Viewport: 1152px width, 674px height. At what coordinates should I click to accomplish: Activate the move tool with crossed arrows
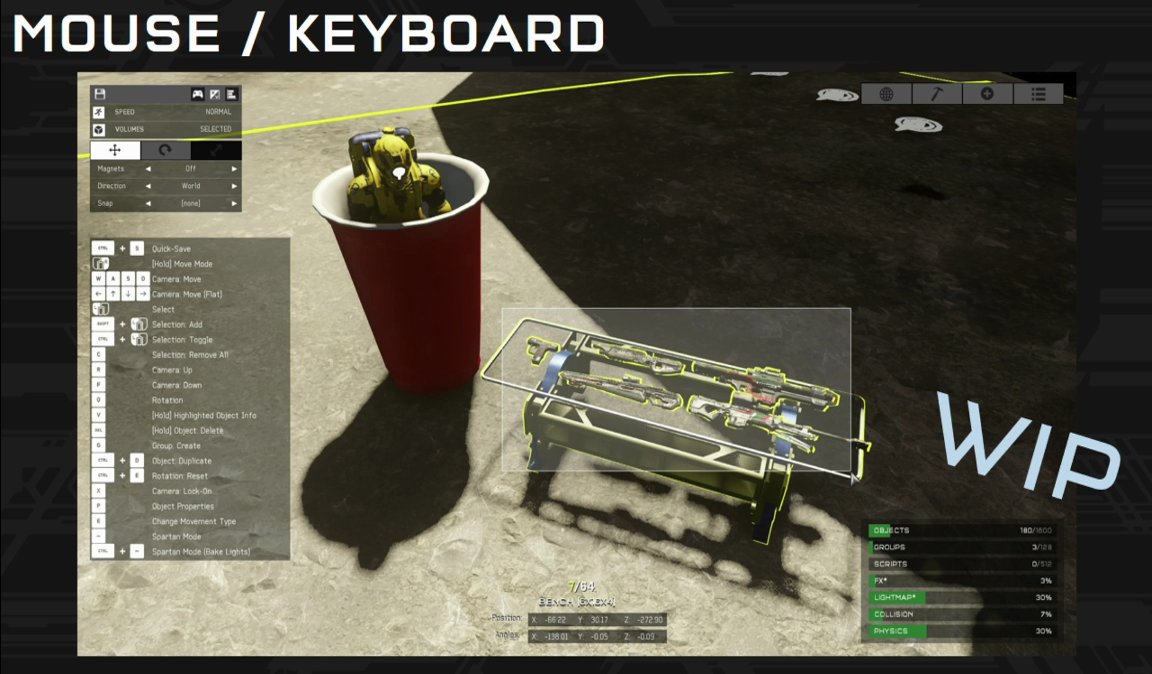click(115, 150)
